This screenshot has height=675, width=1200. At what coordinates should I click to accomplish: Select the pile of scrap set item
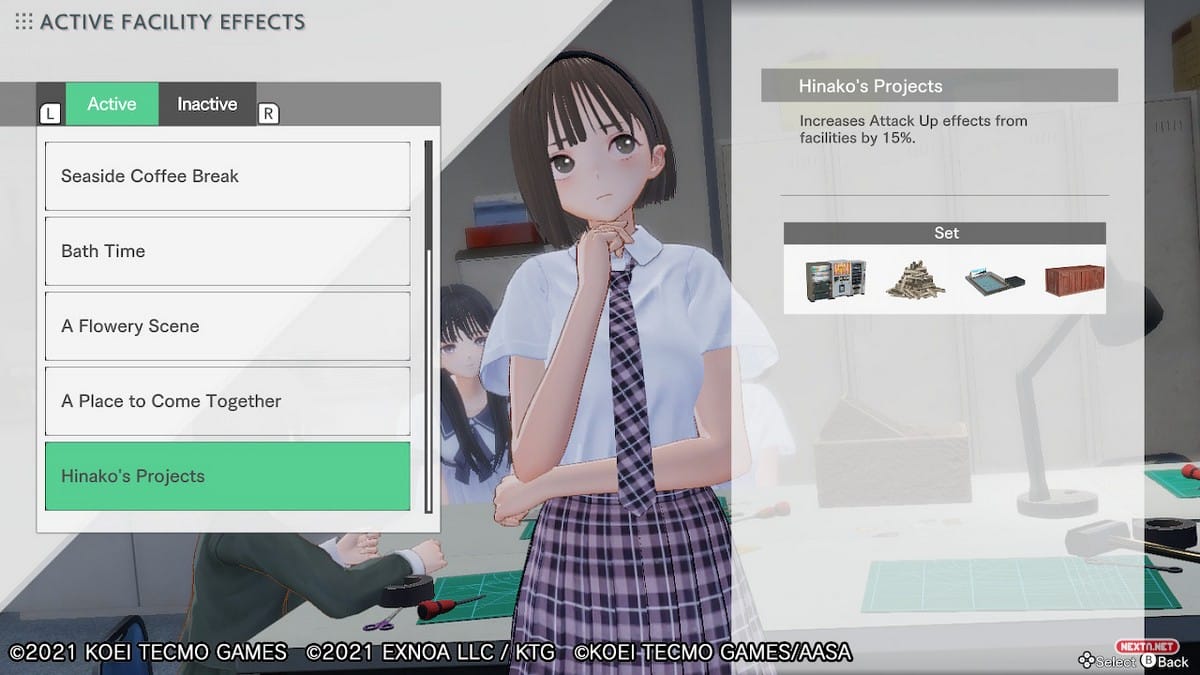(x=915, y=280)
